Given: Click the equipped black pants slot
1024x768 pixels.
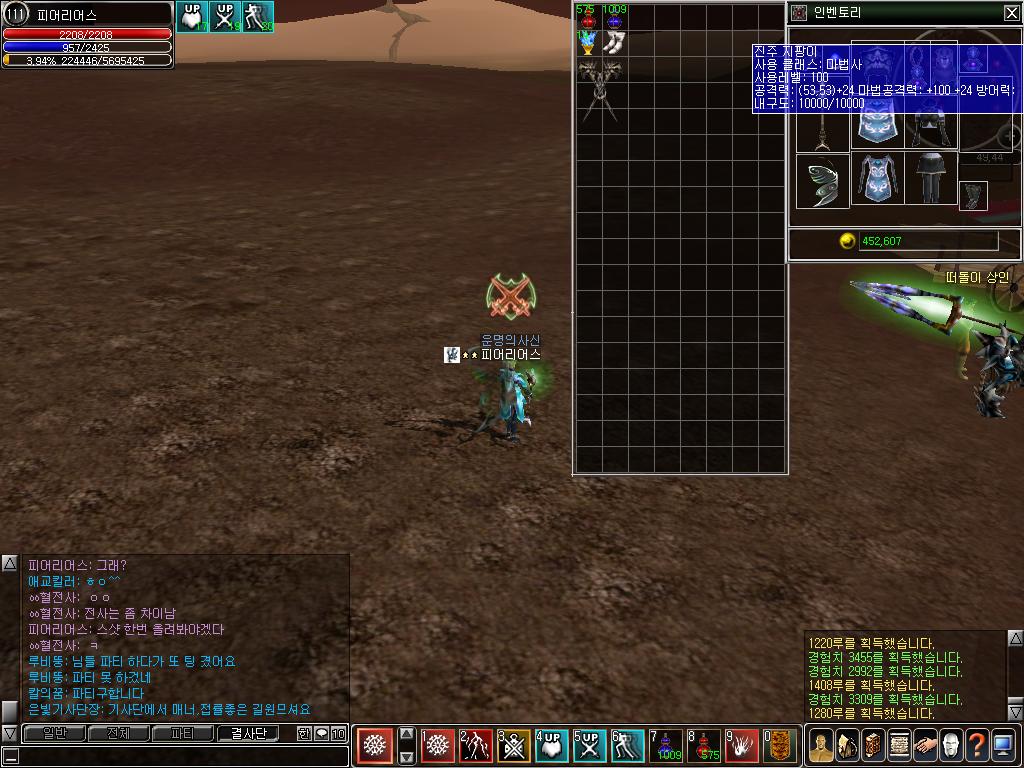Looking at the screenshot, I should (931, 180).
